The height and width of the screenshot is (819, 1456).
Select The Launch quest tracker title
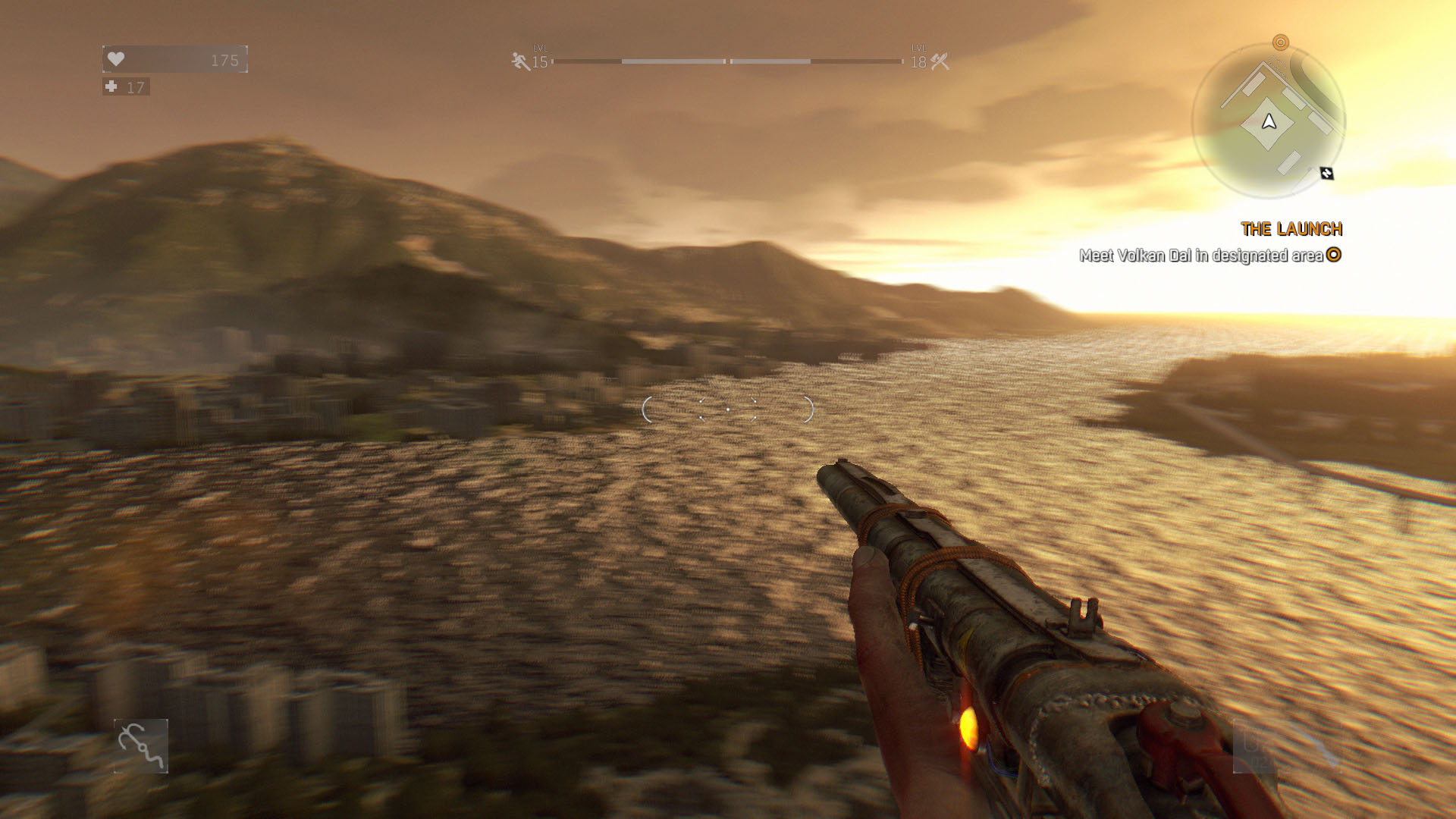coord(1291,229)
